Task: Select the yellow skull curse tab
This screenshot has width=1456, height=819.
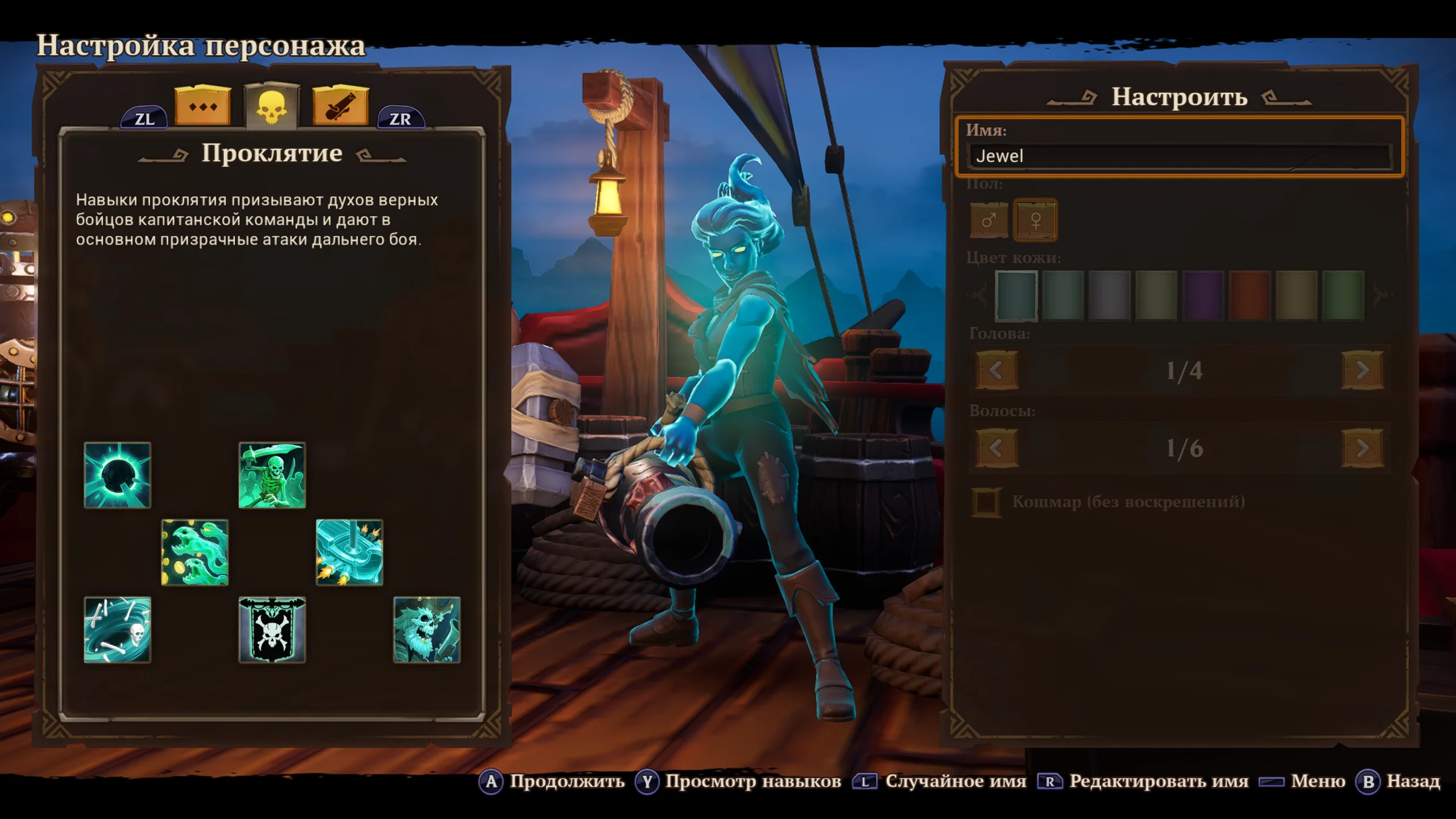Action: [272, 106]
